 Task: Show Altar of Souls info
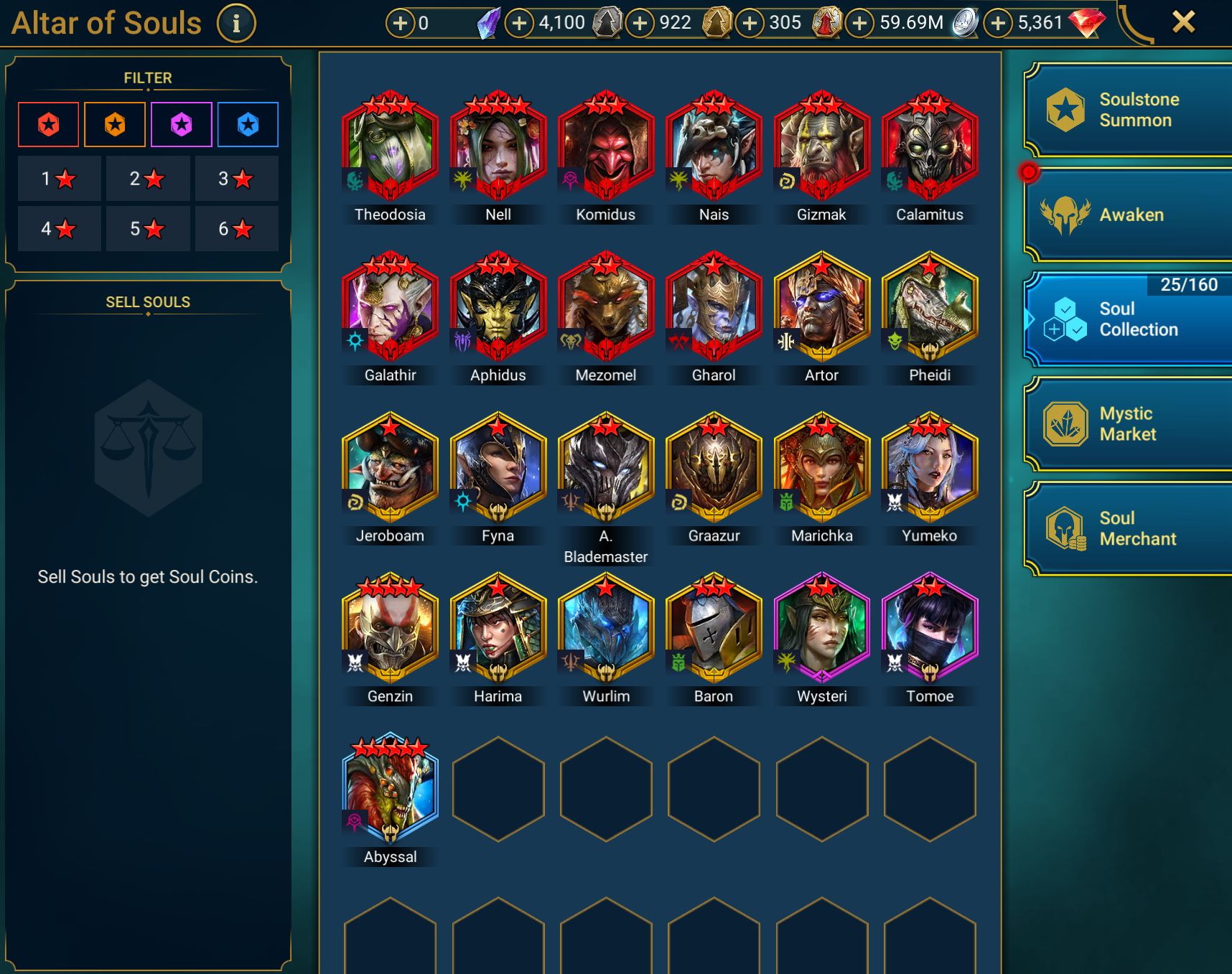236,23
